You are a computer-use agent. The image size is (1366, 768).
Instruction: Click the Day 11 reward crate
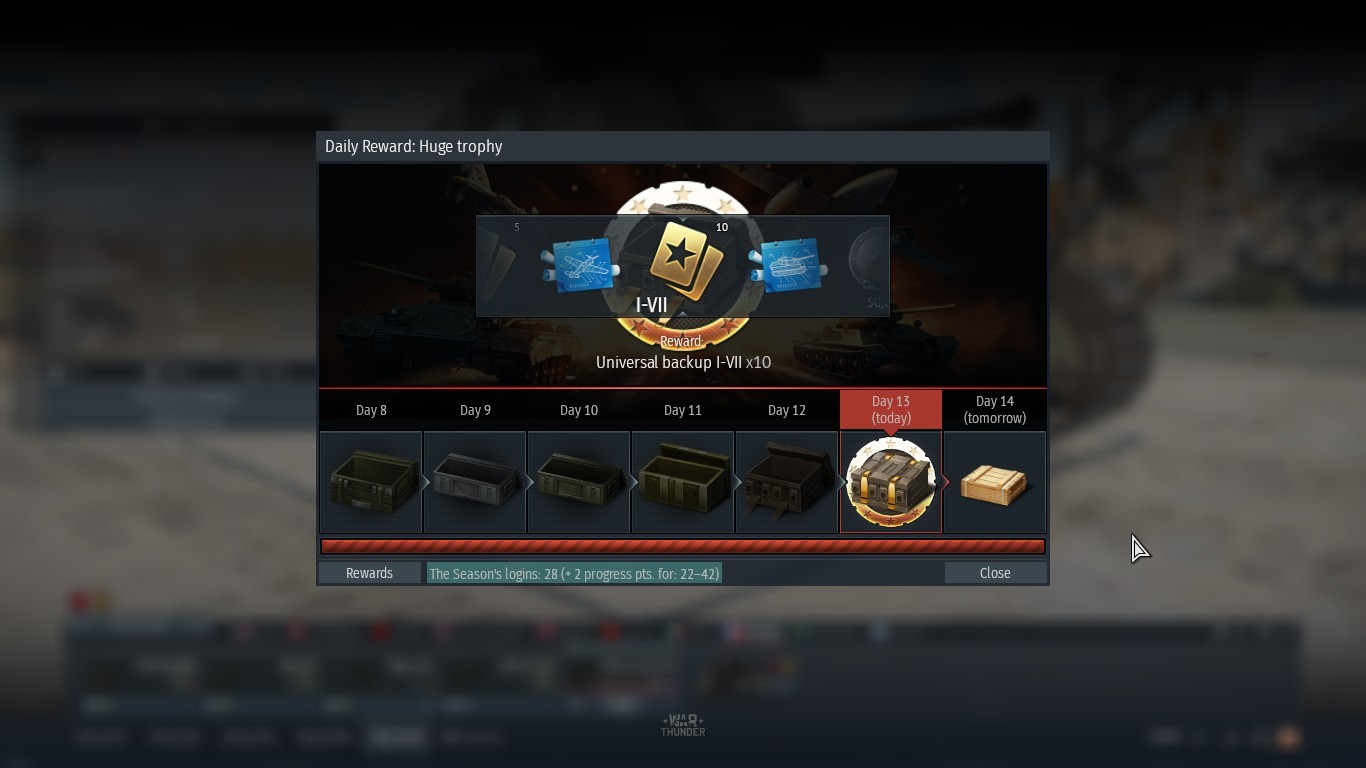coord(683,483)
